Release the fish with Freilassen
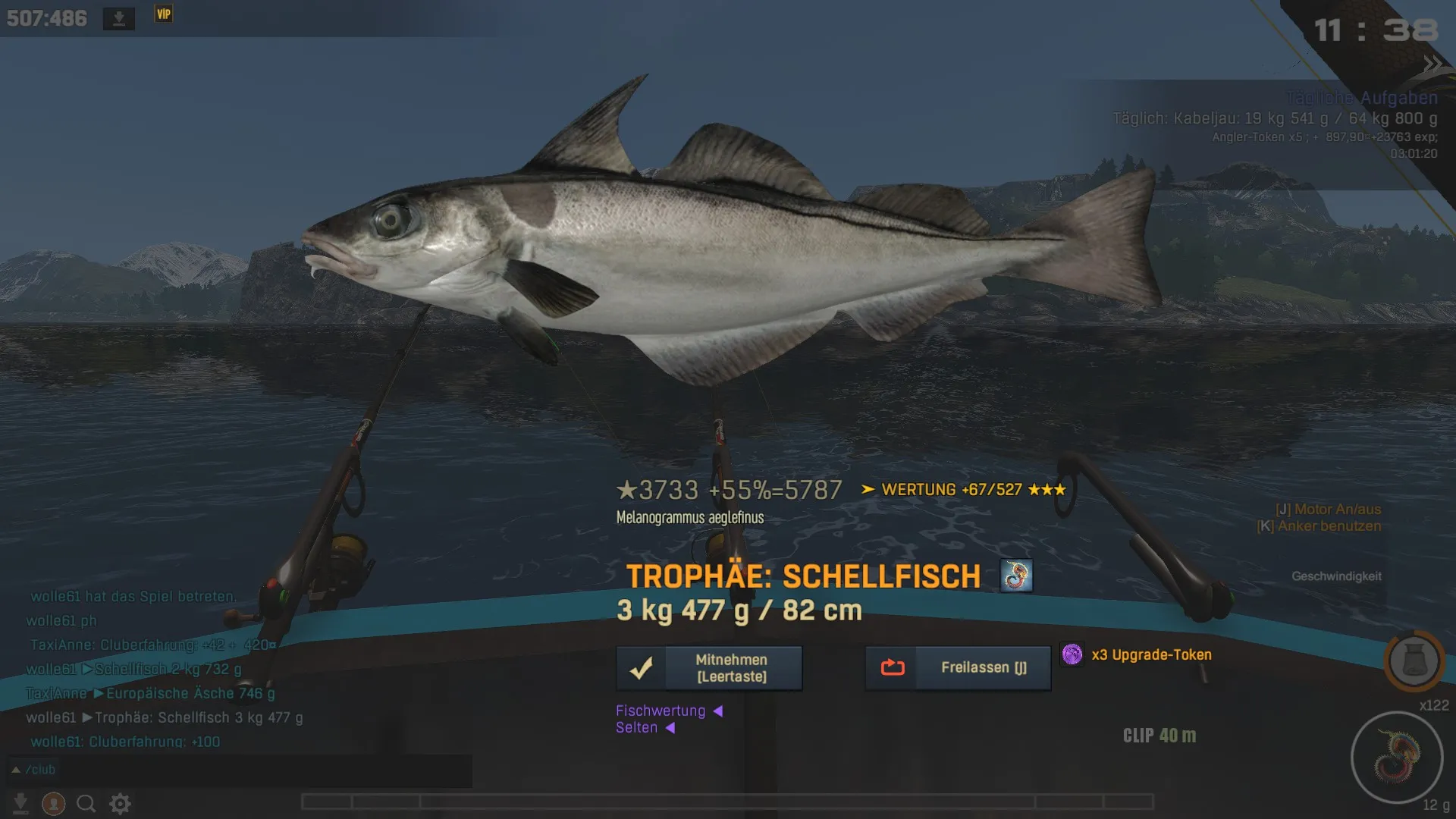The height and width of the screenshot is (819, 1456). [x=958, y=668]
